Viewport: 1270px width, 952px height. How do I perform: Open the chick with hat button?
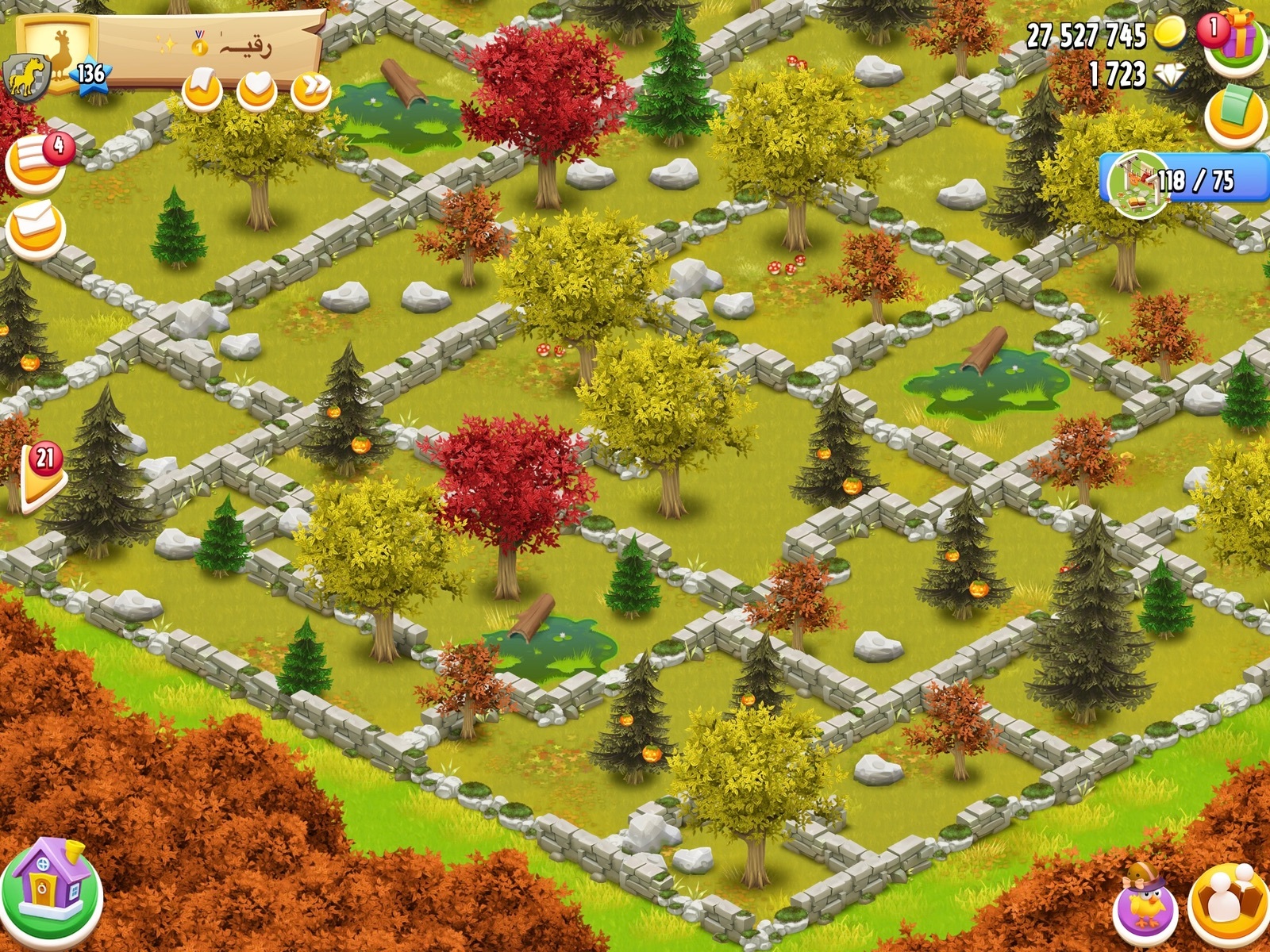coord(1145,904)
